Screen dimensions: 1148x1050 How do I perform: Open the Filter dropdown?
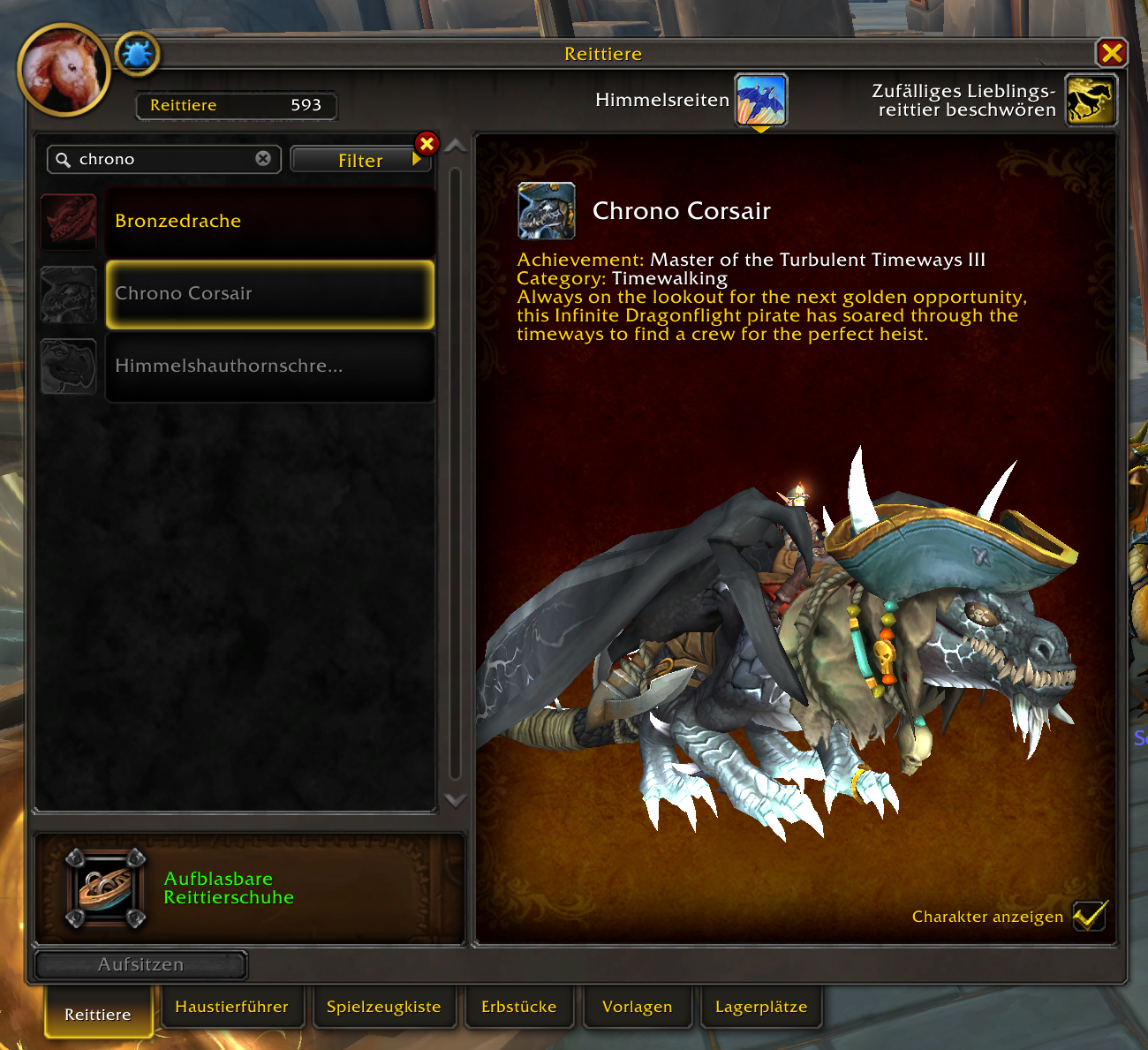tap(360, 160)
